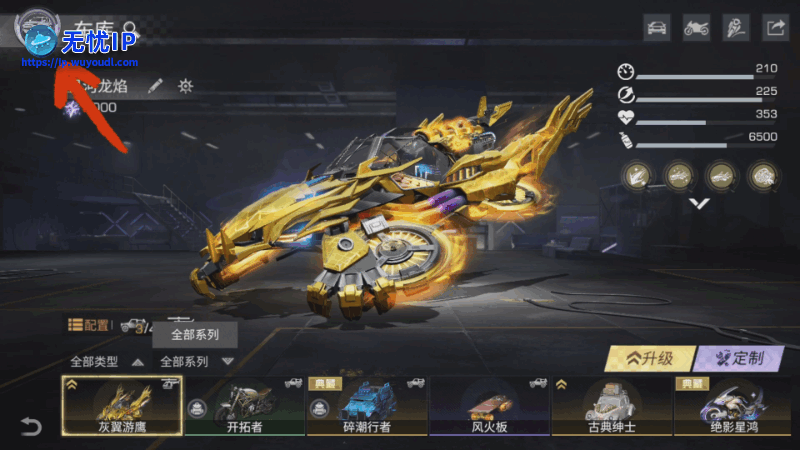The image size is (800, 450).
Task: Rename the vehicle with the pencil icon
Action: click(155, 86)
